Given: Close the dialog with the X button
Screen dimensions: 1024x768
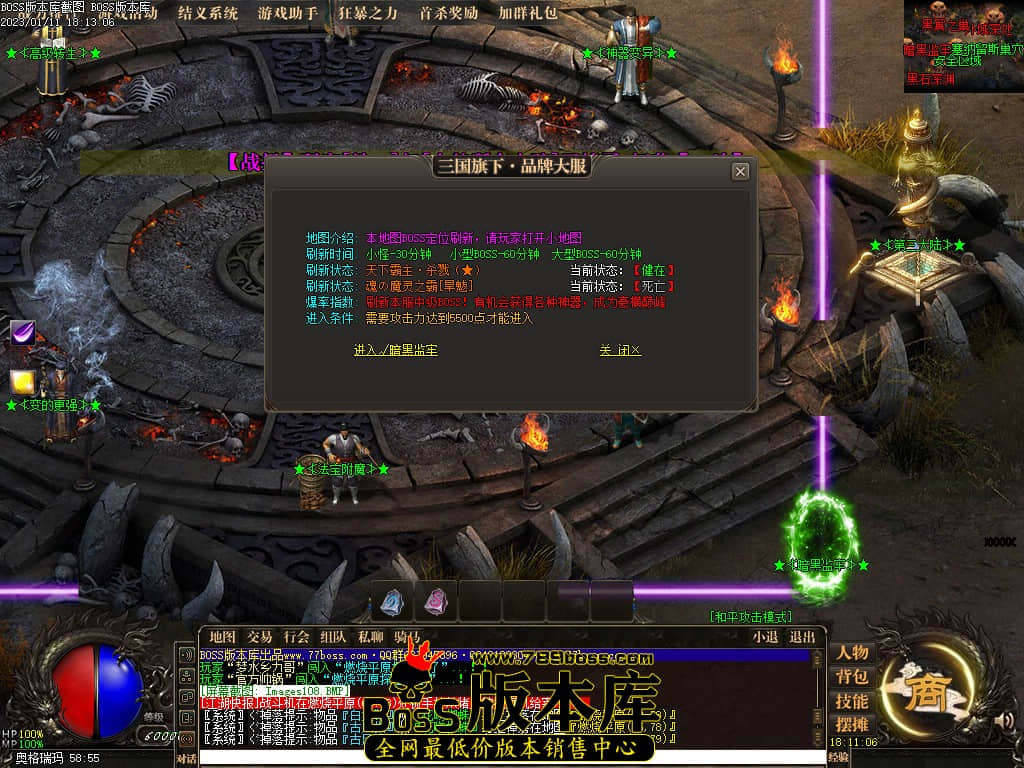Looking at the screenshot, I should point(740,171).
